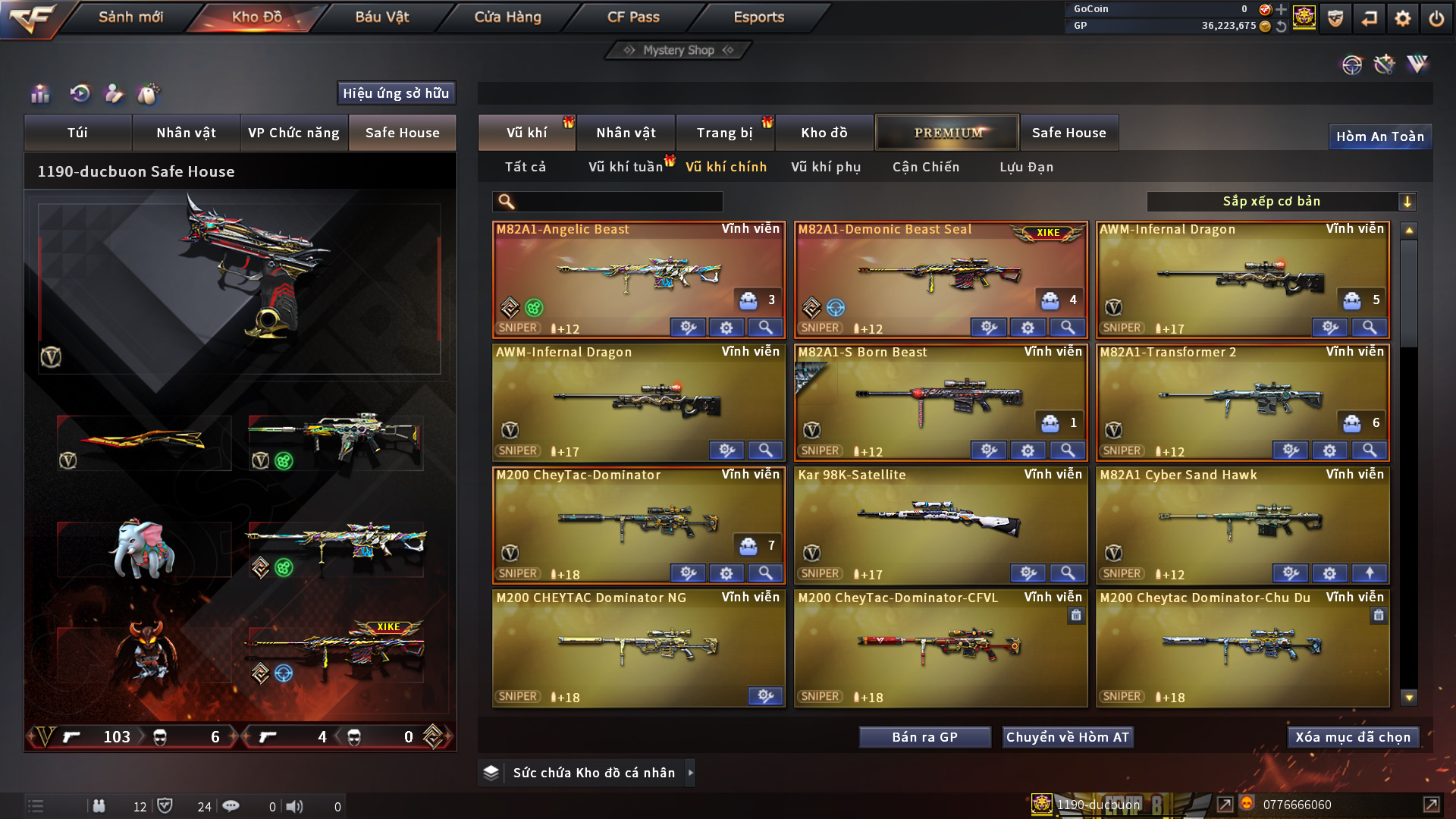Open the gear settings icon
This screenshot has width=1456, height=819.
point(1402,18)
